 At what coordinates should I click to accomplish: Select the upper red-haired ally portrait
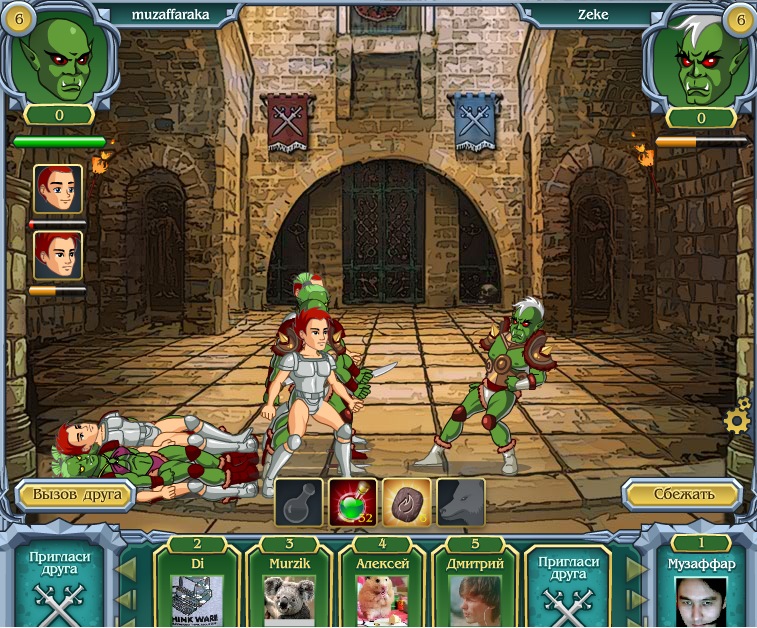click(x=58, y=189)
